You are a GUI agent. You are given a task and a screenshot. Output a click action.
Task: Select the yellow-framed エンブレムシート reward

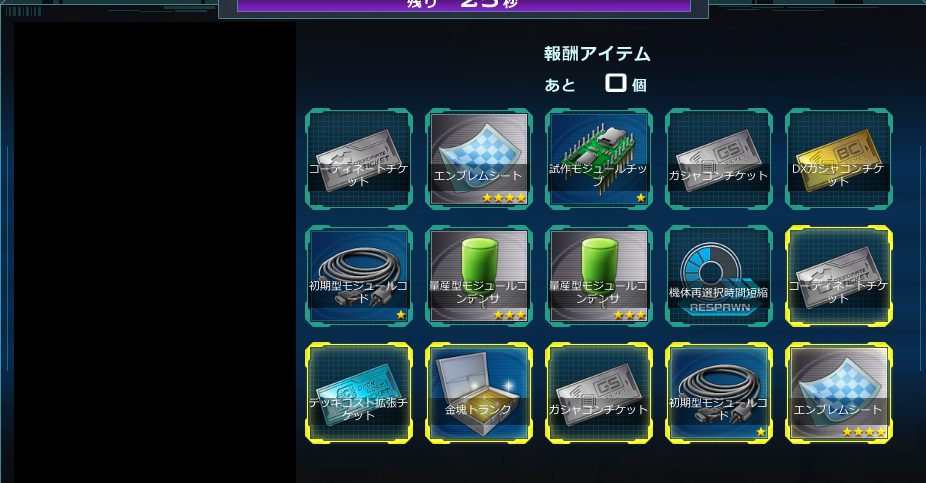(839, 393)
